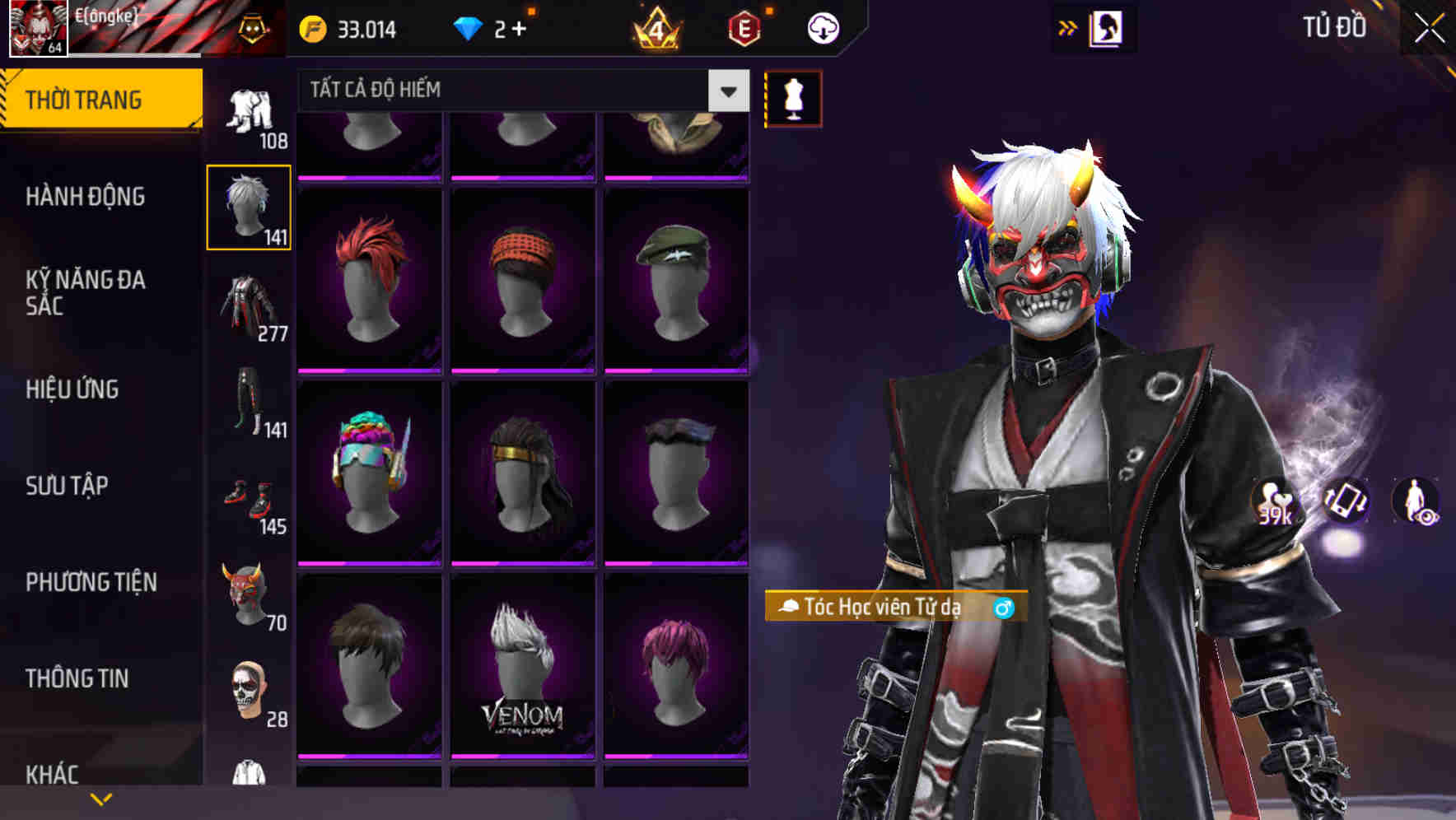Click the double-arrow expander near top right

(1068, 27)
